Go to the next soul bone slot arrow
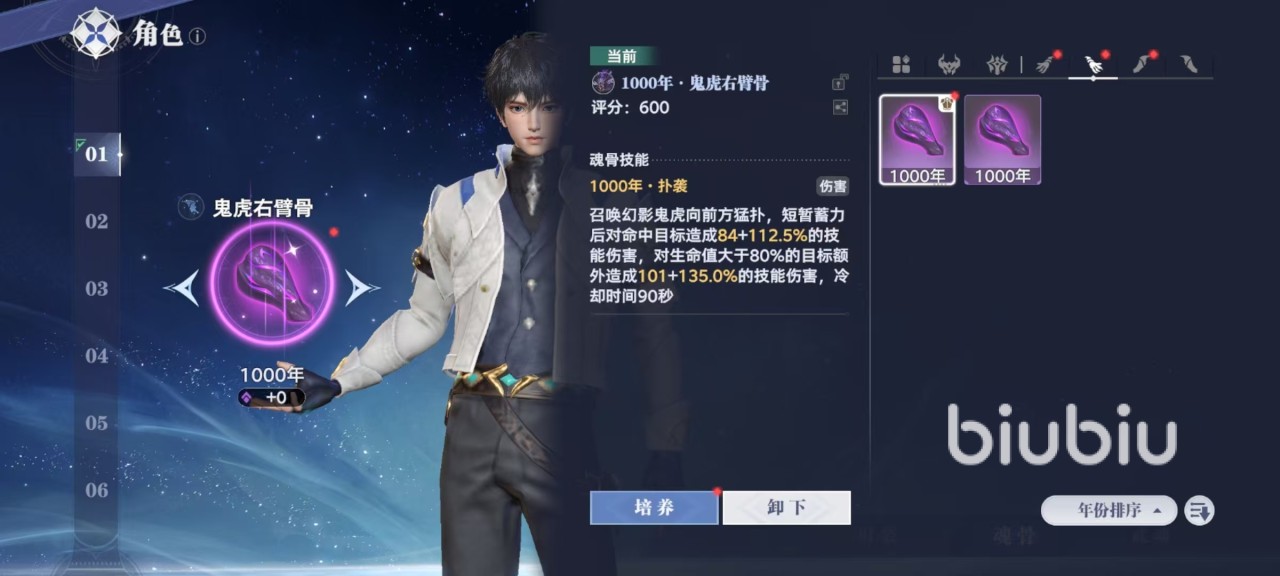Viewport: 1280px width, 576px height. (361, 289)
